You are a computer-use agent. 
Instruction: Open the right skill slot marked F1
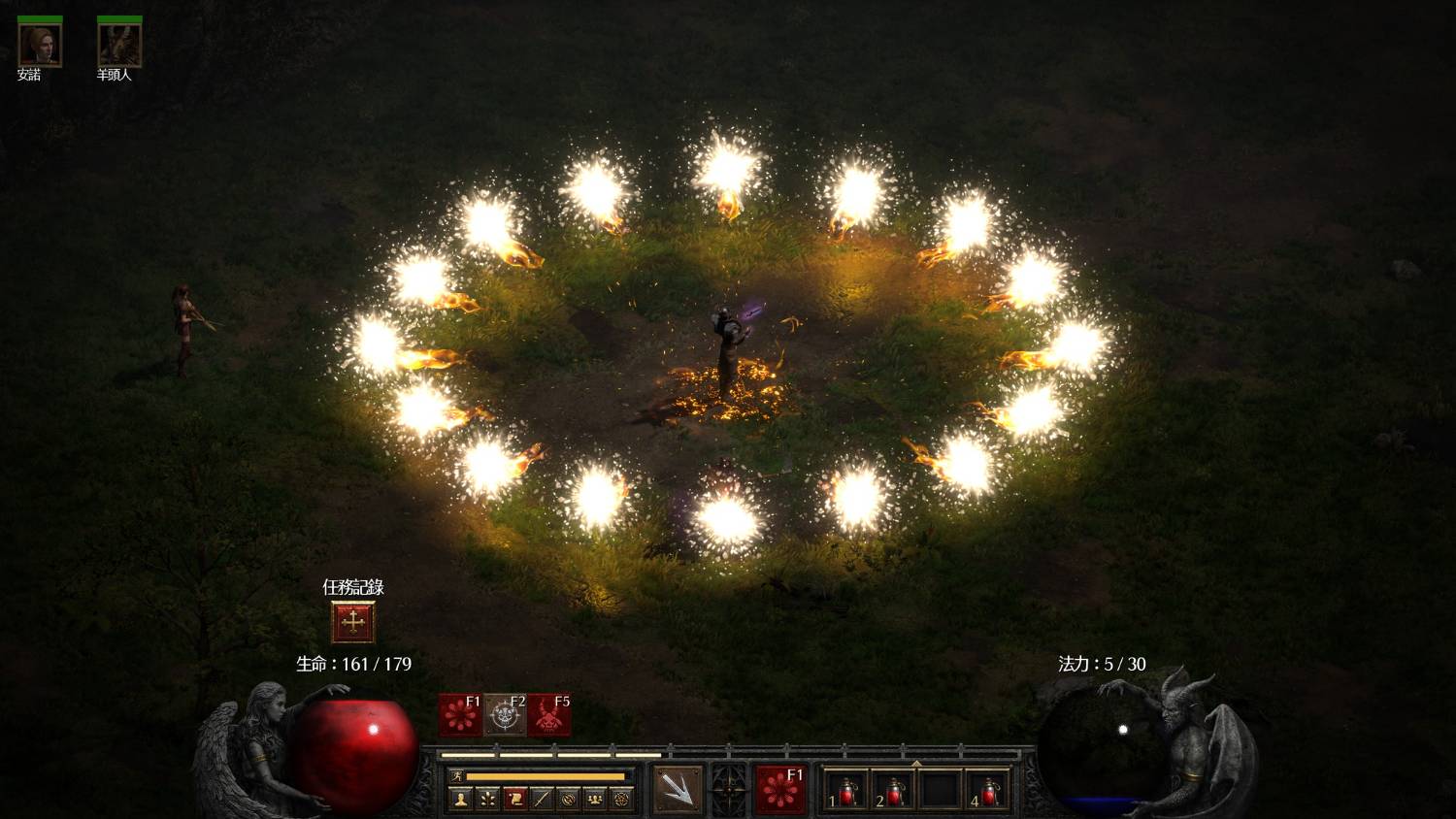pyautogui.click(x=779, y=788)
